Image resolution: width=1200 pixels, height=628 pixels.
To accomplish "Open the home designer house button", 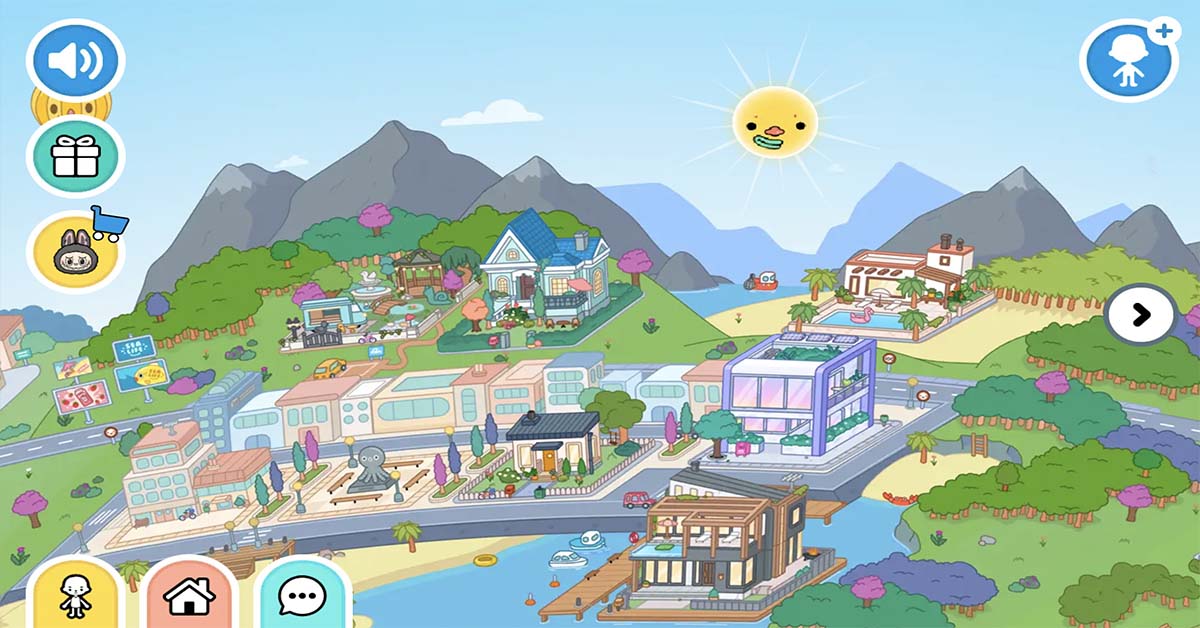I will coord(189,596).
